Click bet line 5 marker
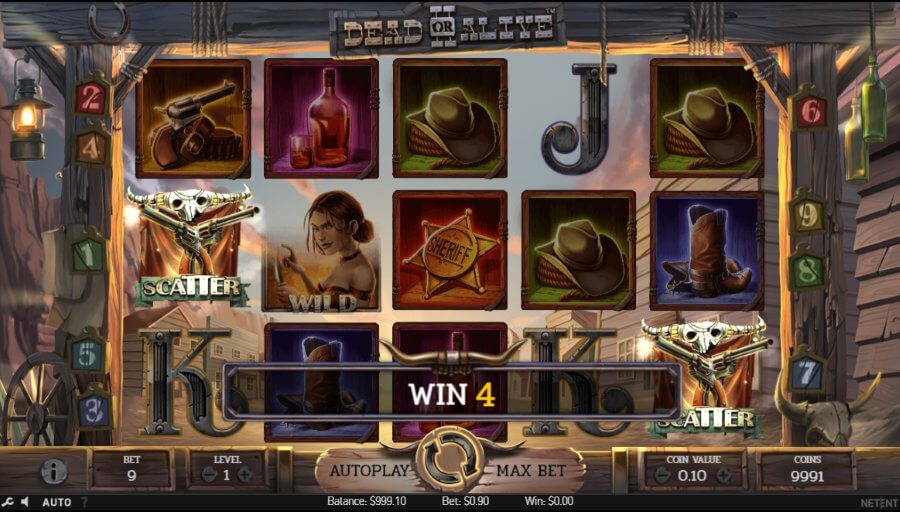 tap(88, 353)
